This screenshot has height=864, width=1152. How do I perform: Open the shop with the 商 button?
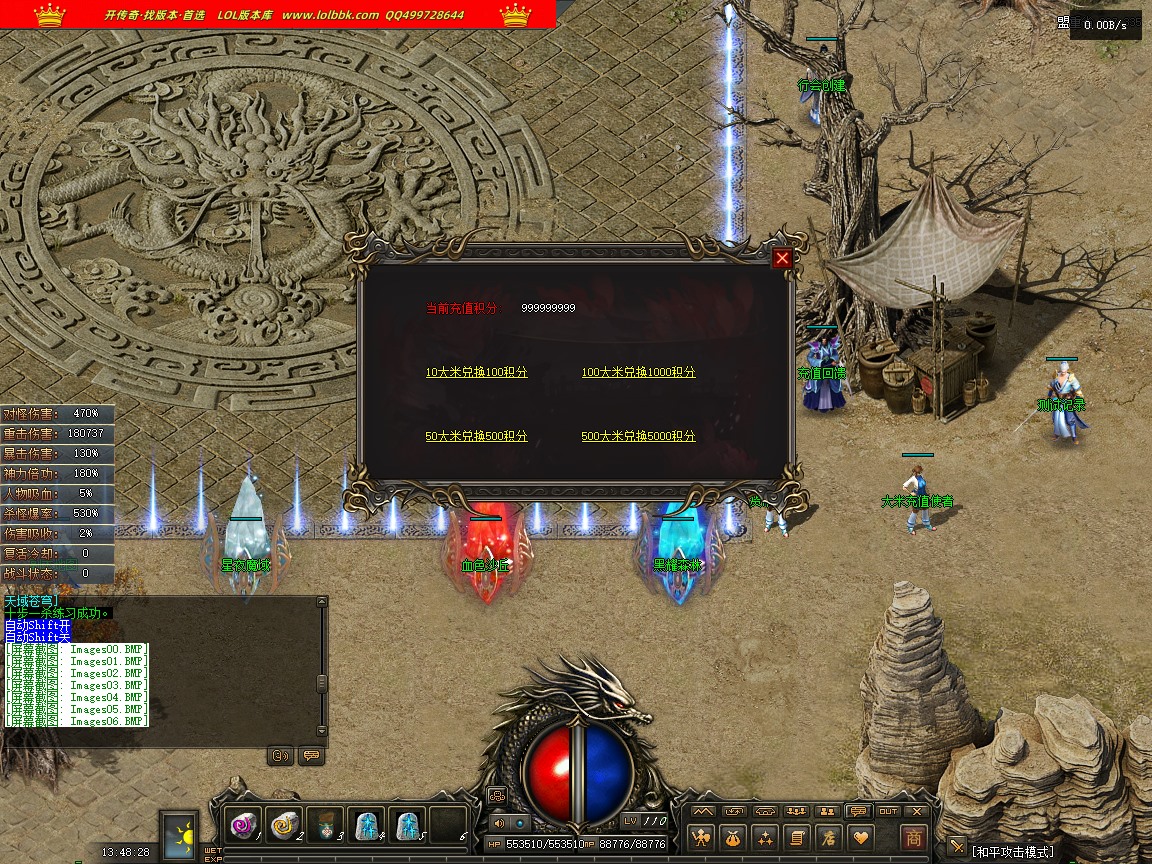[913, 838]
